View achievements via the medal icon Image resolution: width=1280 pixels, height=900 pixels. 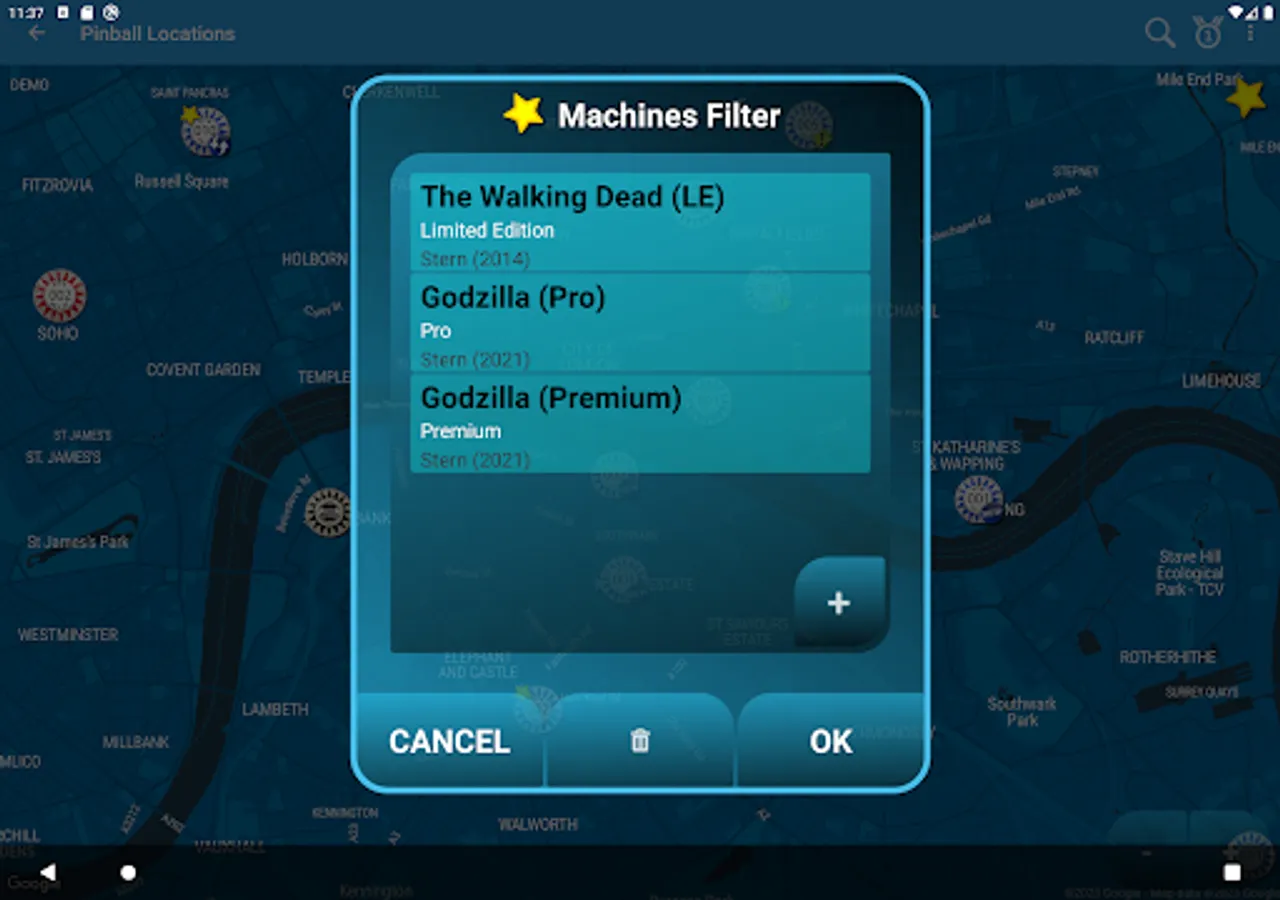1207,33
